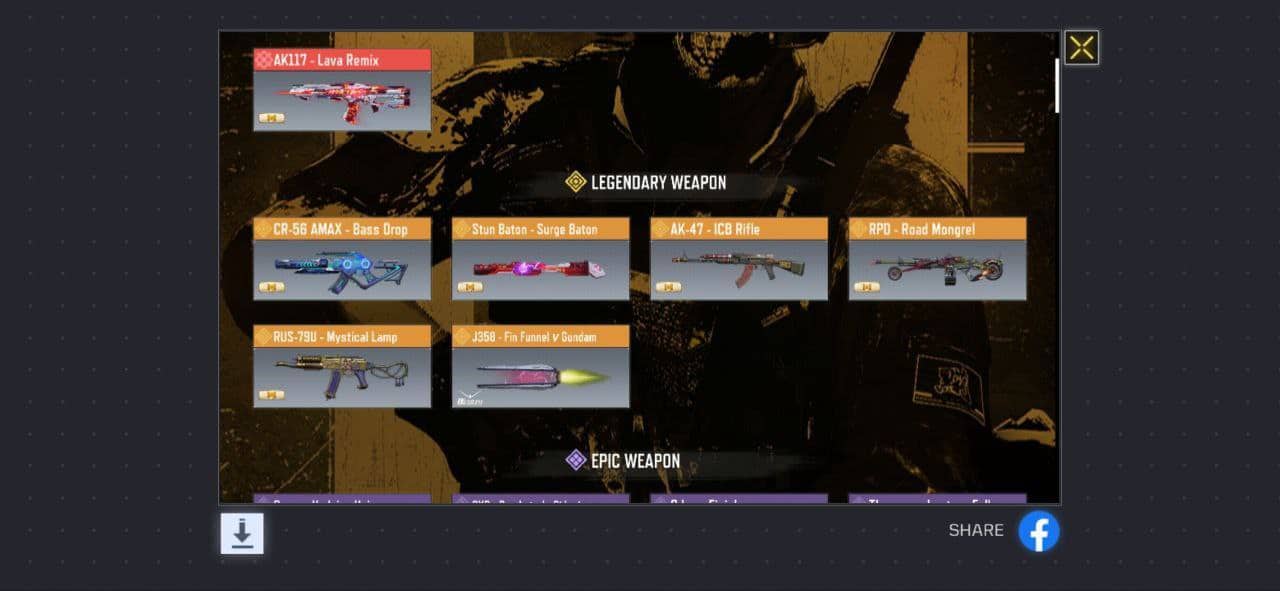
Task: Select the AK-47 - ICB Rifle card
Action: click(x=739, y=259)
